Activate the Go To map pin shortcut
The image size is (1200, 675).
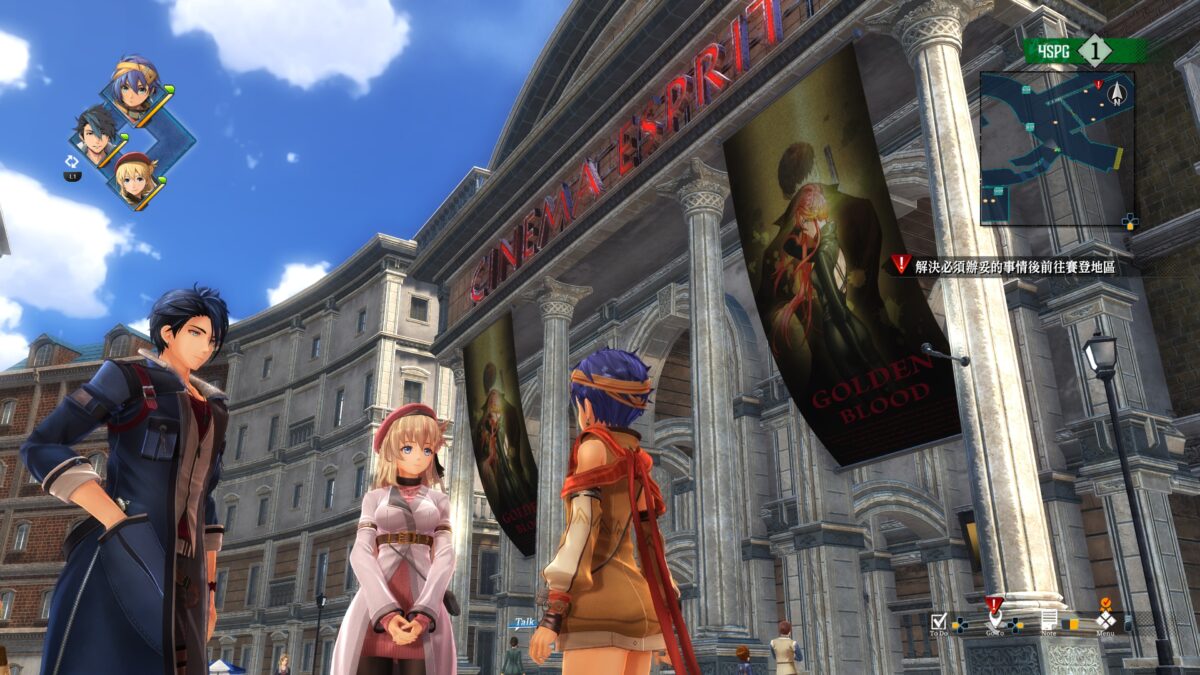pos(994,620)
